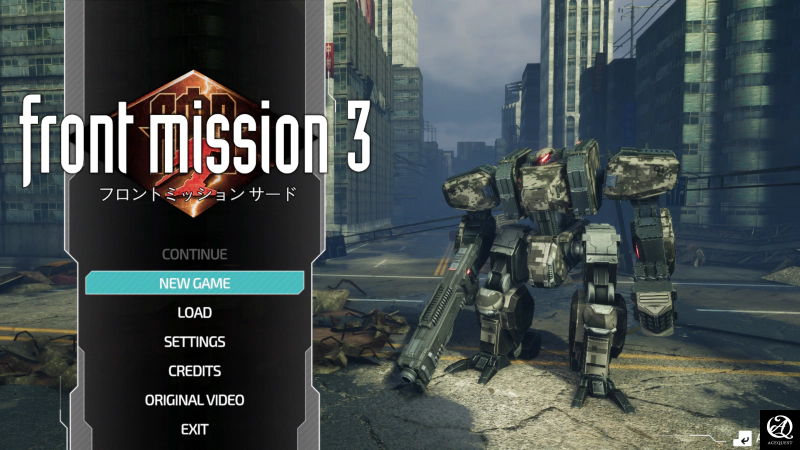This screenshot has height=450, width=800.
Task: View the game CREDITS
Action: (194, 371)
